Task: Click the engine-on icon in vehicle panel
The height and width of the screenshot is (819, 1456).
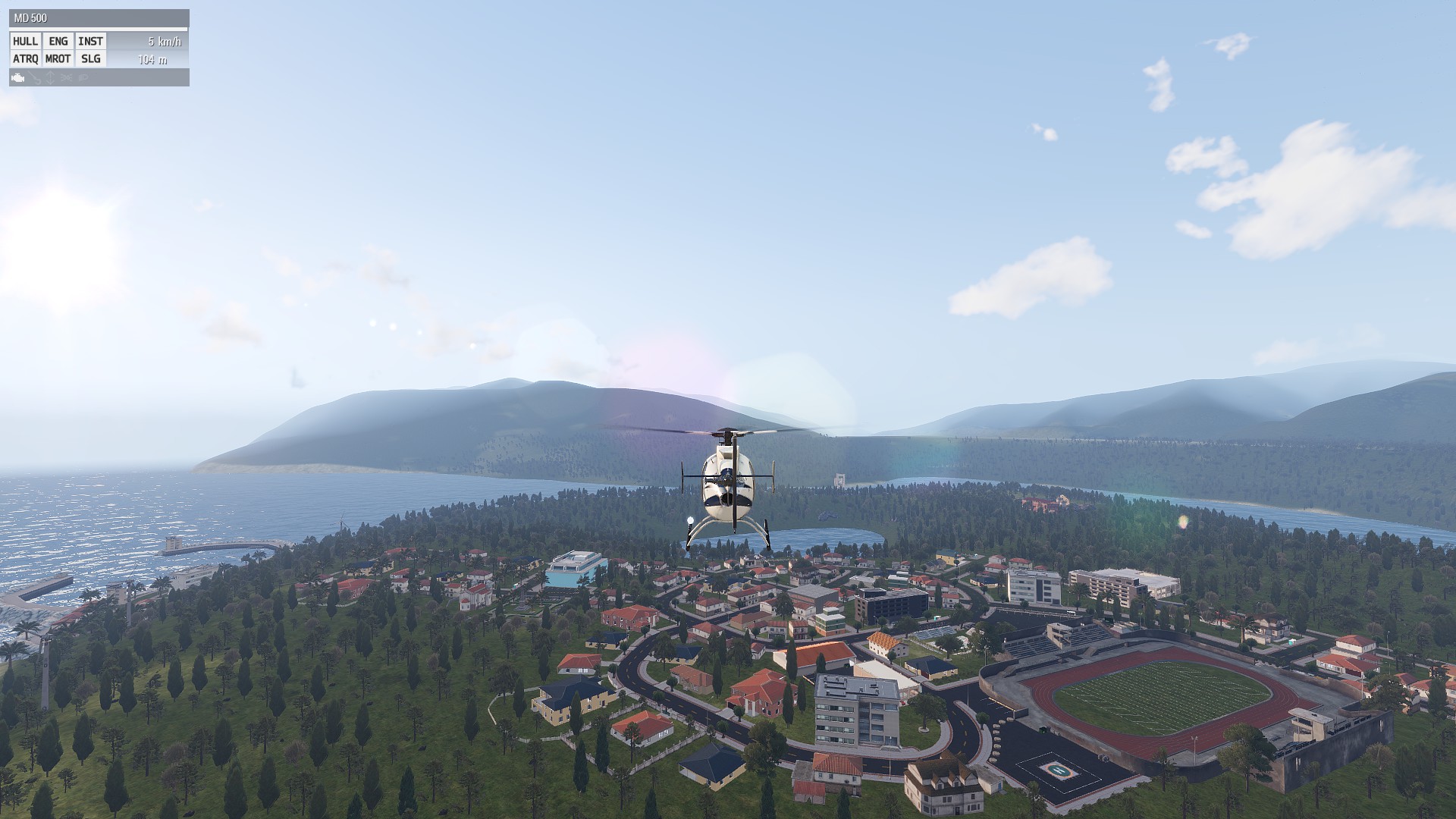Action: (18, 78)
